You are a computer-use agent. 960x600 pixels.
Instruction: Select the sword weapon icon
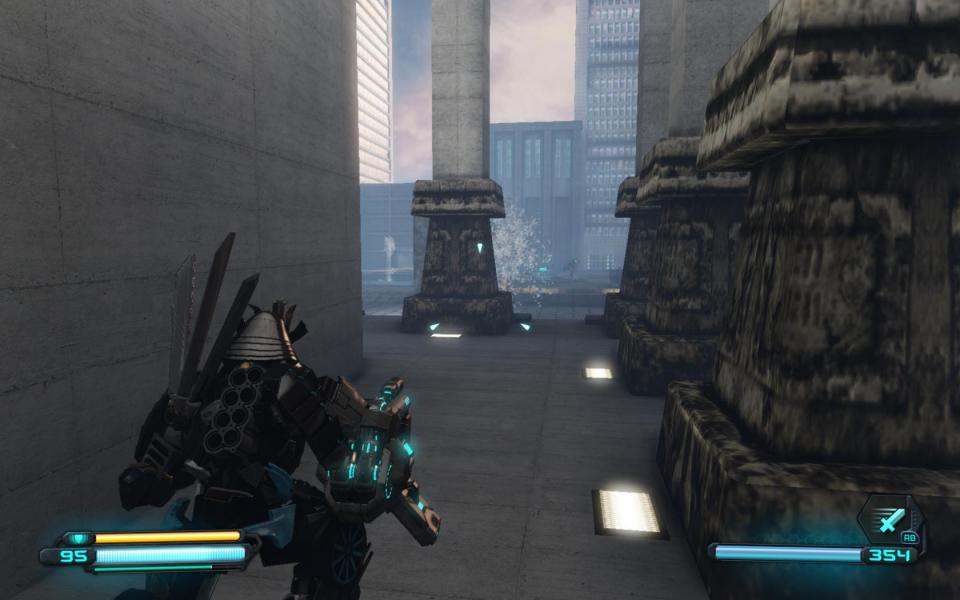coord(889,520)
